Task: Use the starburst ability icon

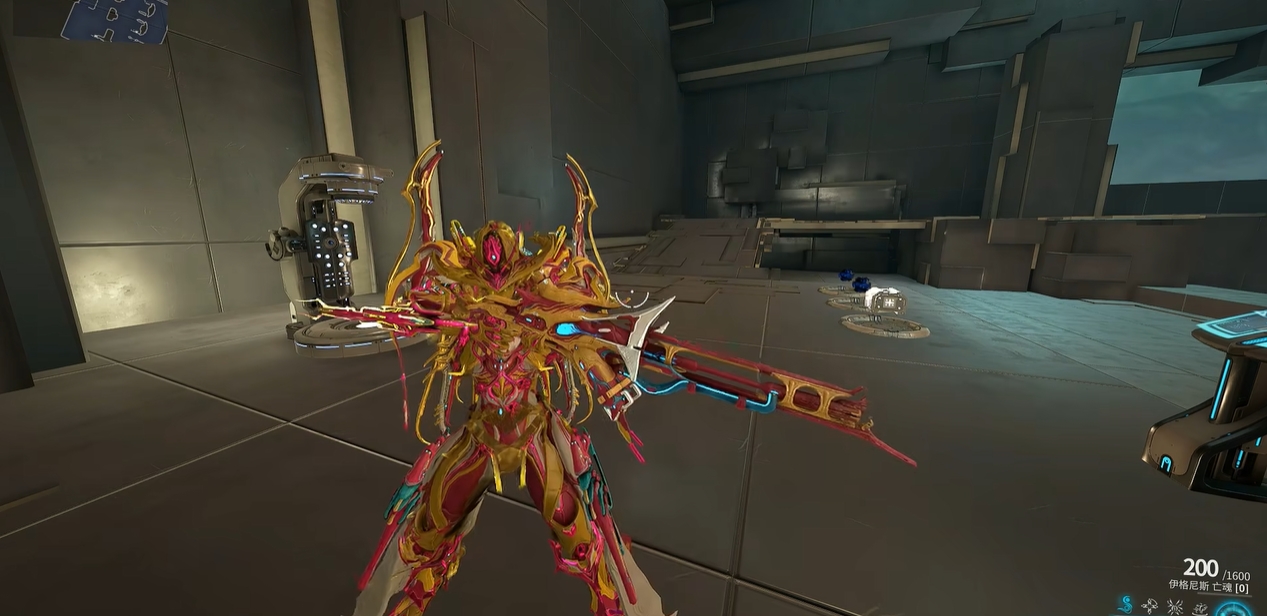Action: coord(1175,606)
